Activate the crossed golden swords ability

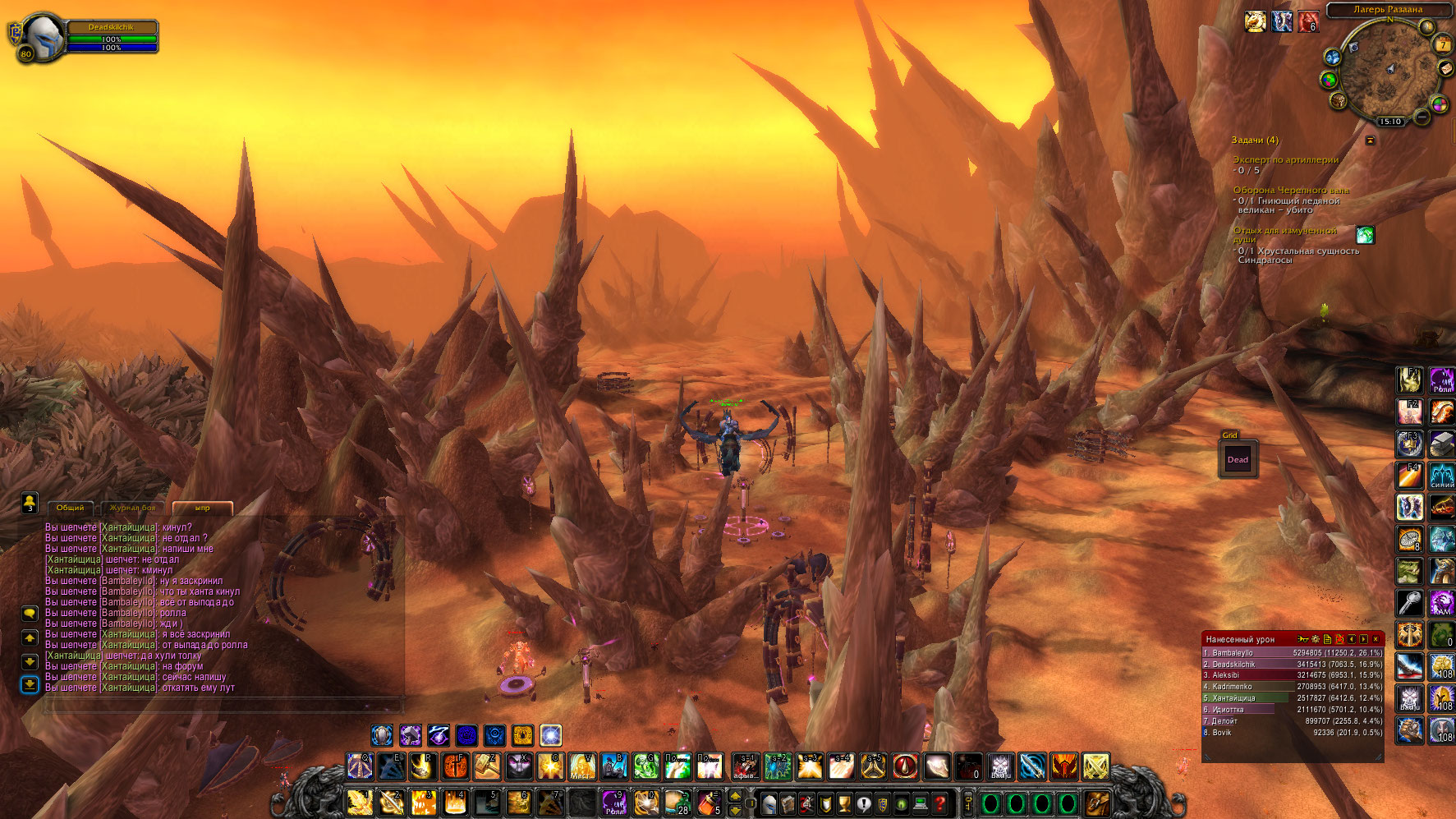1095,766
